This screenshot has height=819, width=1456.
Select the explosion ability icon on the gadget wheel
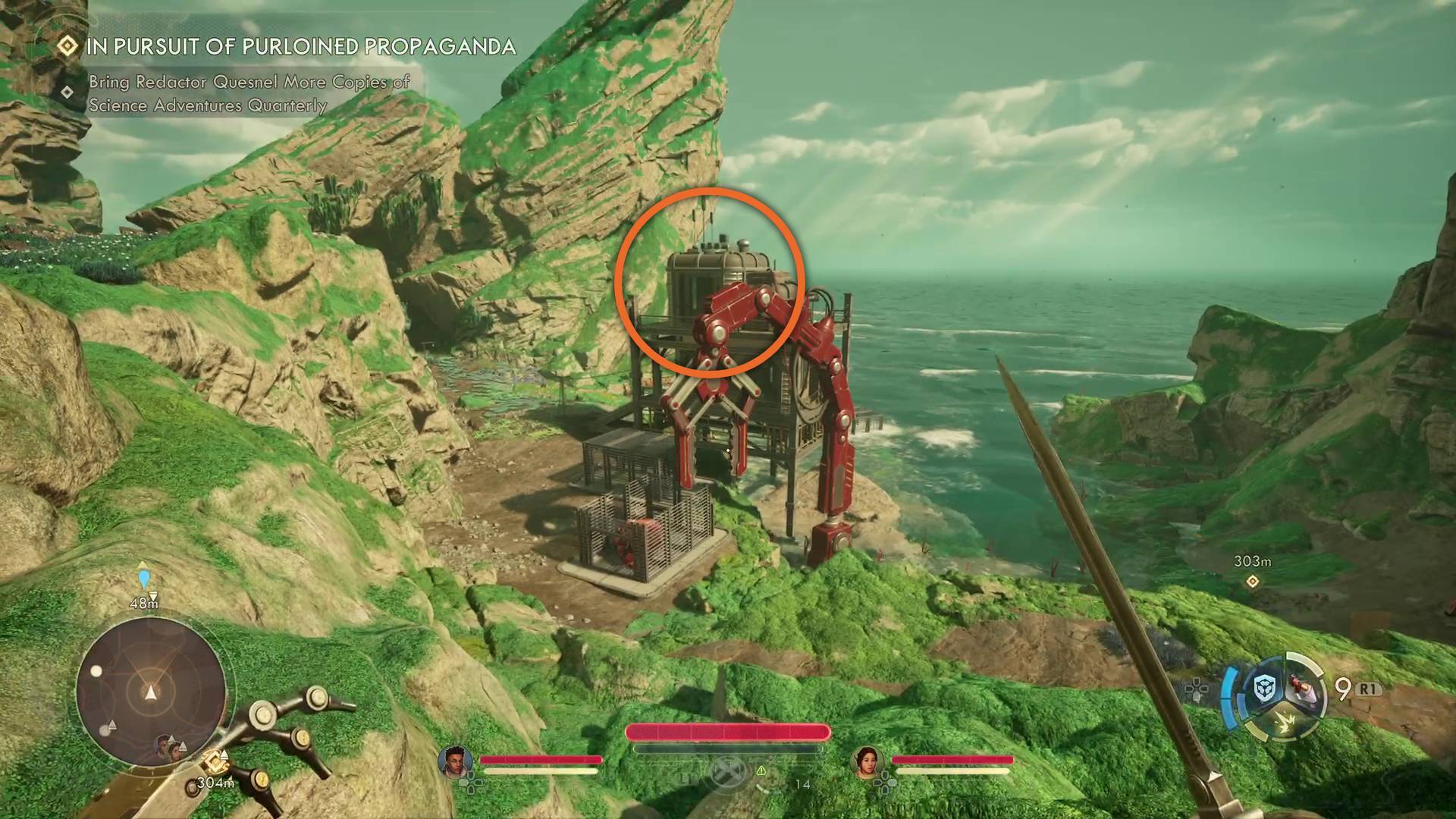pos(1286,723)
